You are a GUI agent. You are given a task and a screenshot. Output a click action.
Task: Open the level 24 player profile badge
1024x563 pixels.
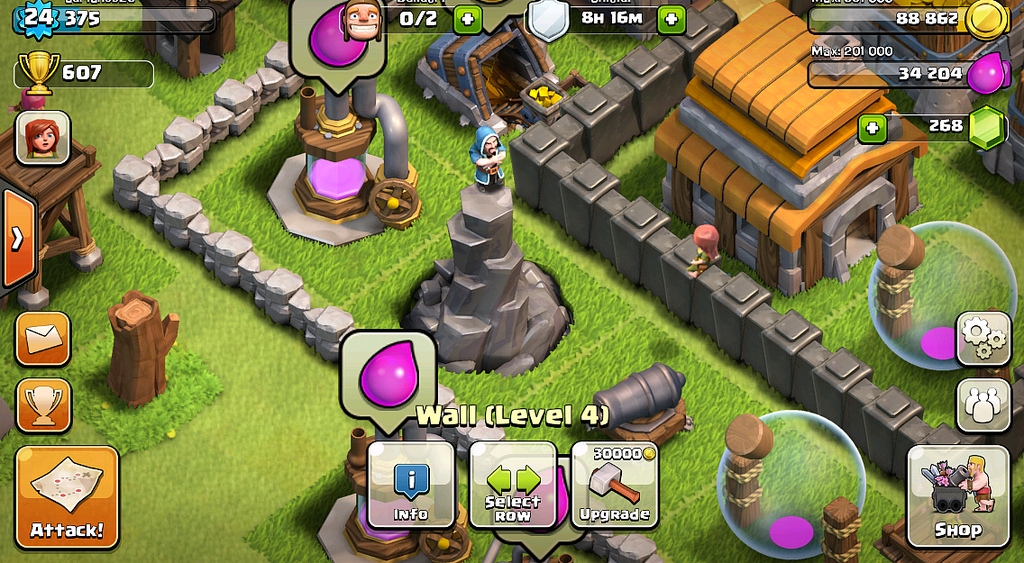click(37, 17)
